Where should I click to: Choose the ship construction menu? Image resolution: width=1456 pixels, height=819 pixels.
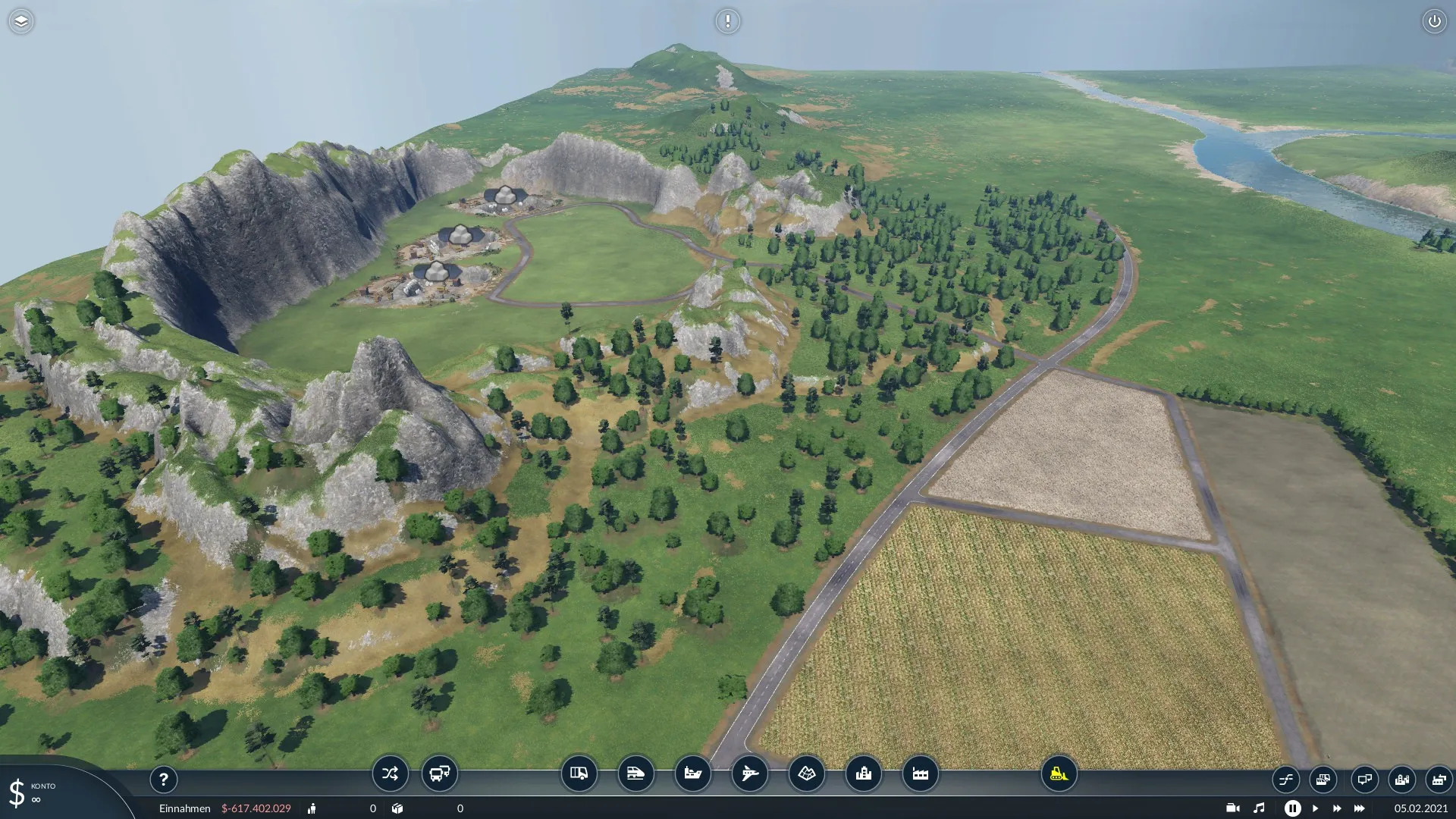point(692,773)
